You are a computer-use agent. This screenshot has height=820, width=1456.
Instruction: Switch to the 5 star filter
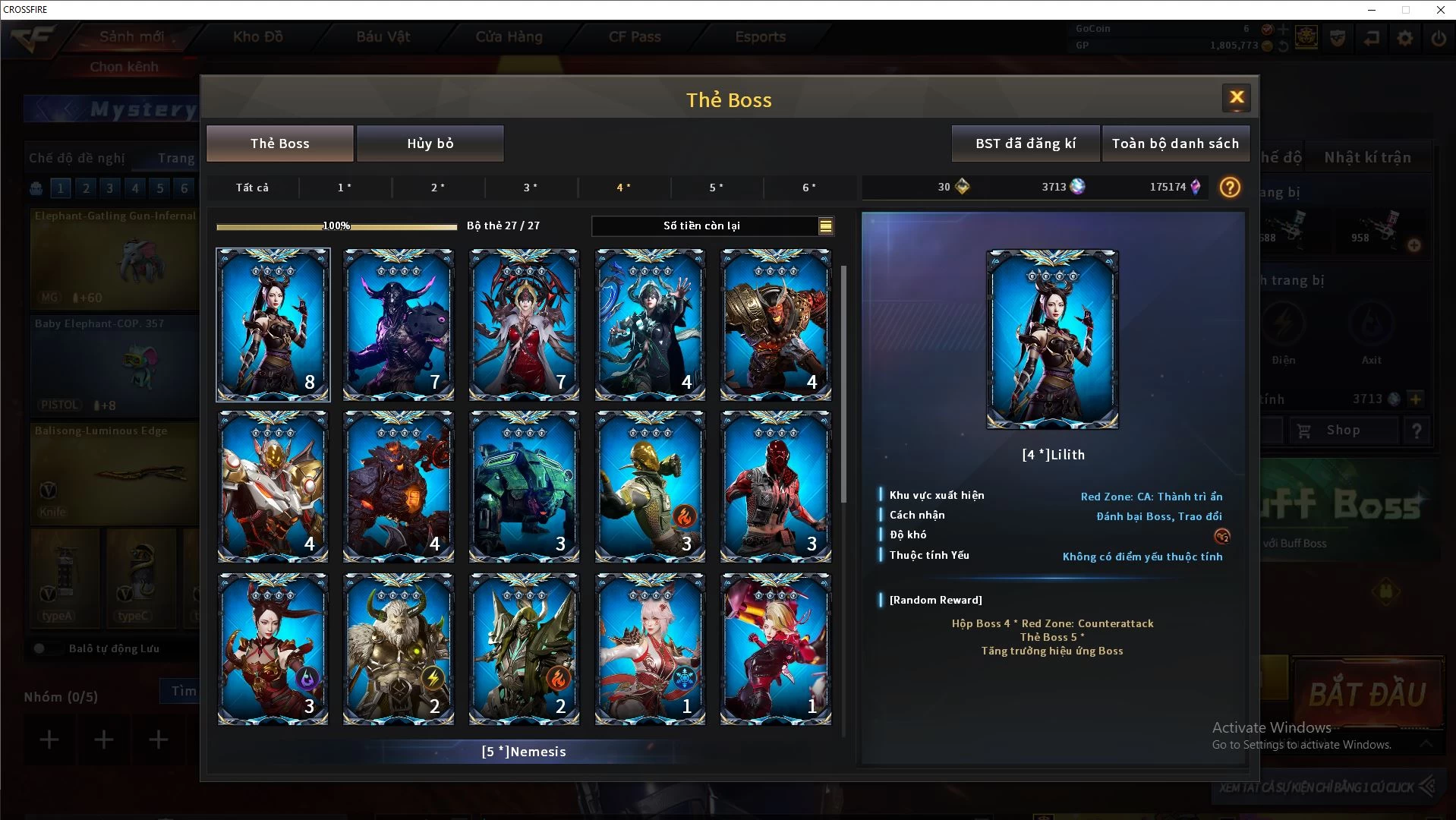716,188
